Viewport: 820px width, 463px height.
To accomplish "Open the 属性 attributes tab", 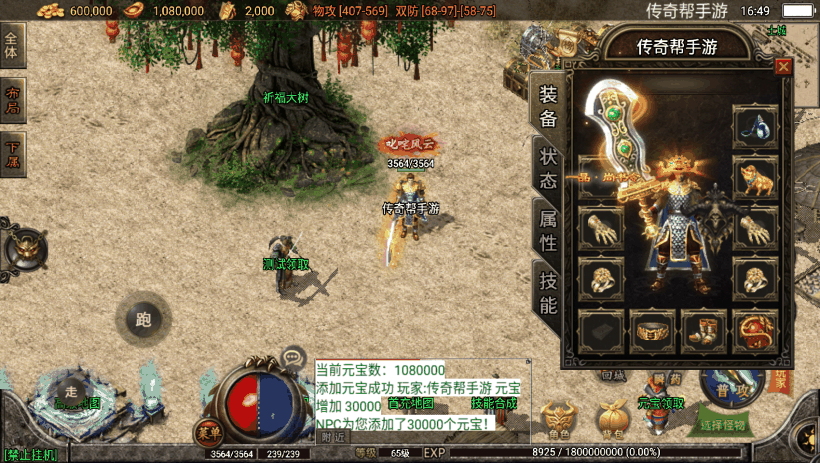I will [548, 229].
